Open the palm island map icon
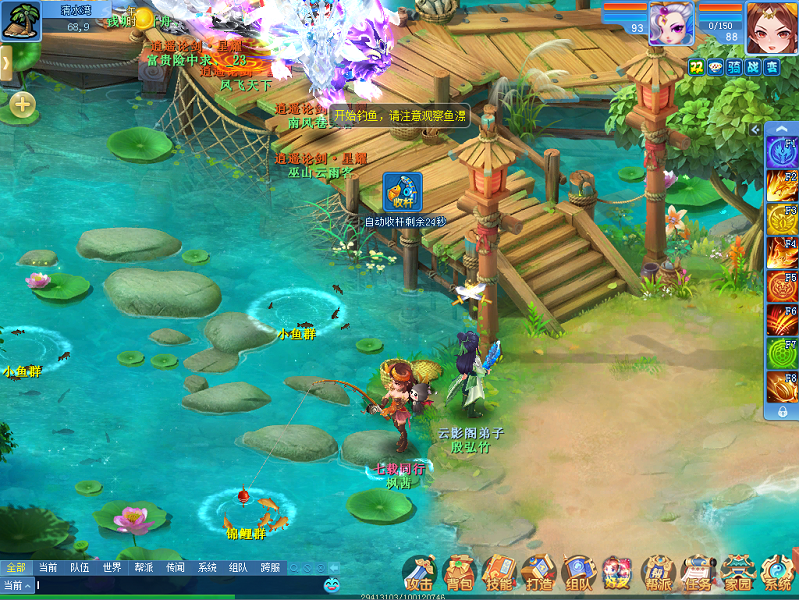Image resolution: width=799 pixels, height=600 pixels. [x=20, y=20]
